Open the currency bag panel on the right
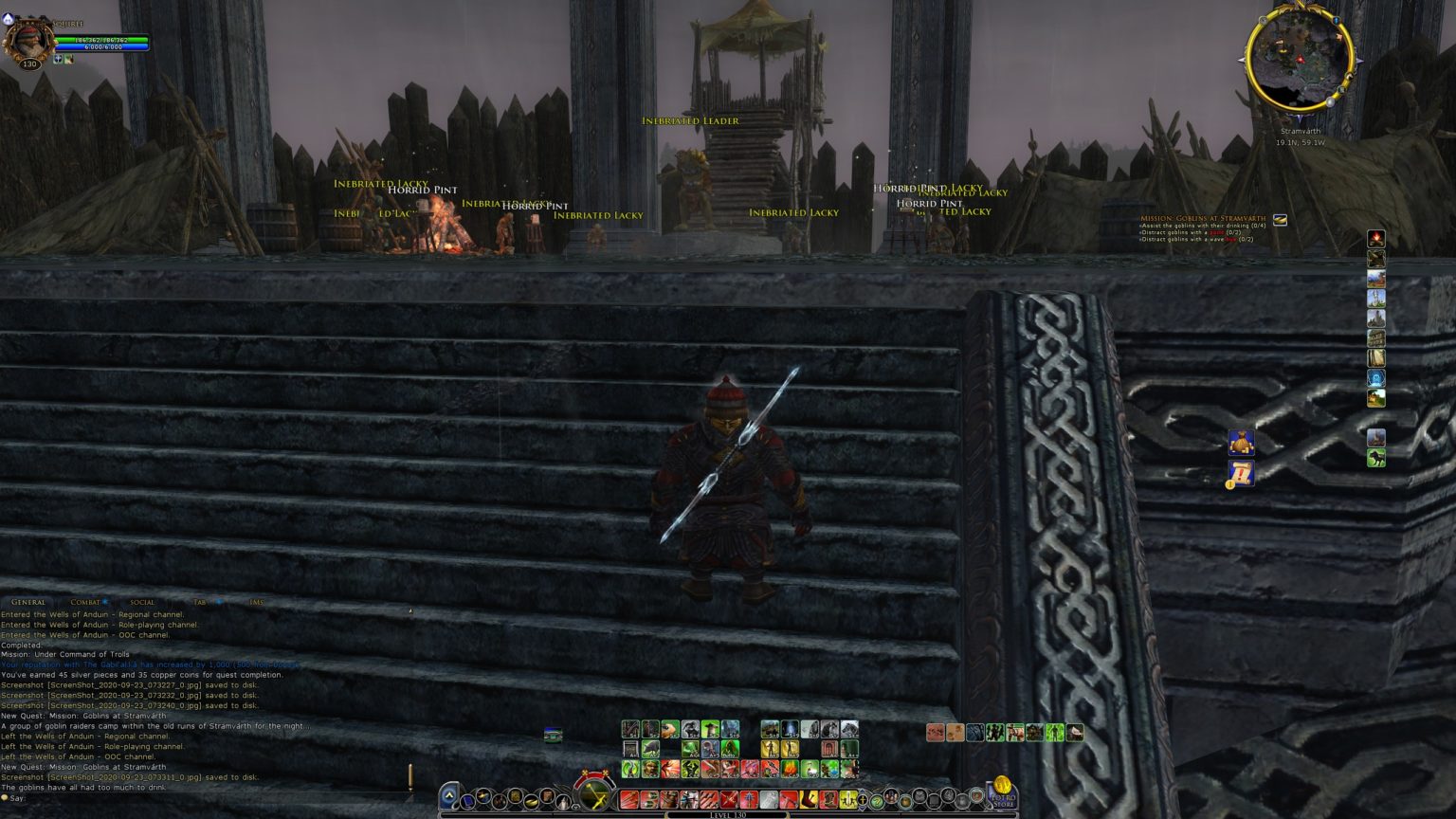The width and height of the screenshot is (1456, 819). [x=1240, y=442]
